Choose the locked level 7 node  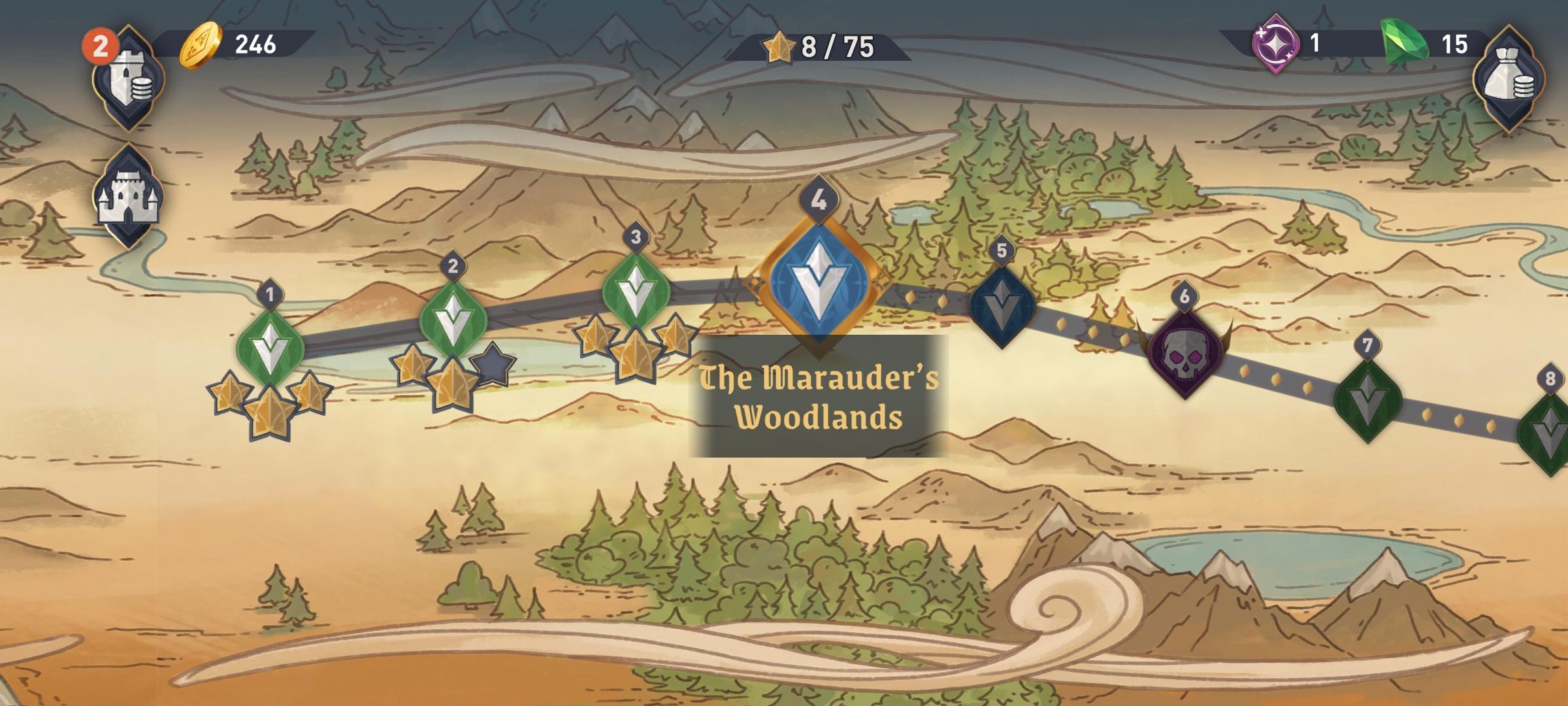[1367, 399]
